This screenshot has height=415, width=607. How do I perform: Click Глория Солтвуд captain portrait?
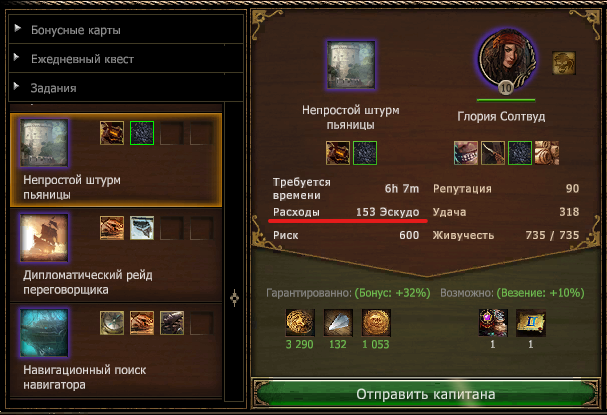point(506,59)
